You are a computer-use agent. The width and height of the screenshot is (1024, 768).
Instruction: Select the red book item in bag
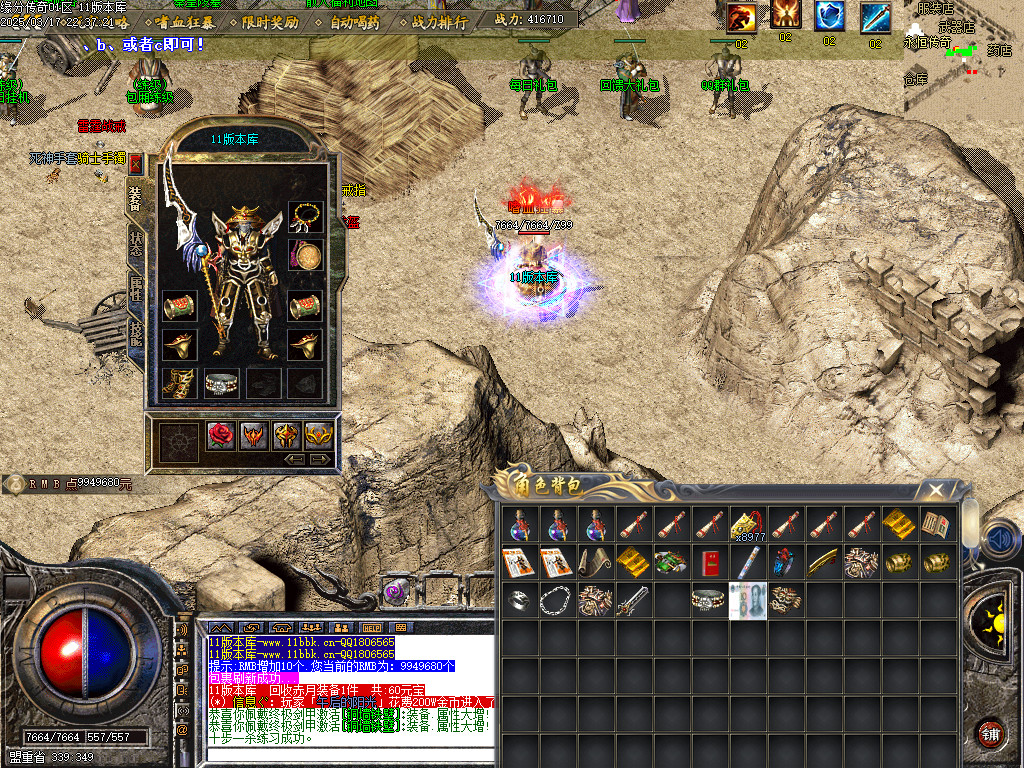click(709, 562)
